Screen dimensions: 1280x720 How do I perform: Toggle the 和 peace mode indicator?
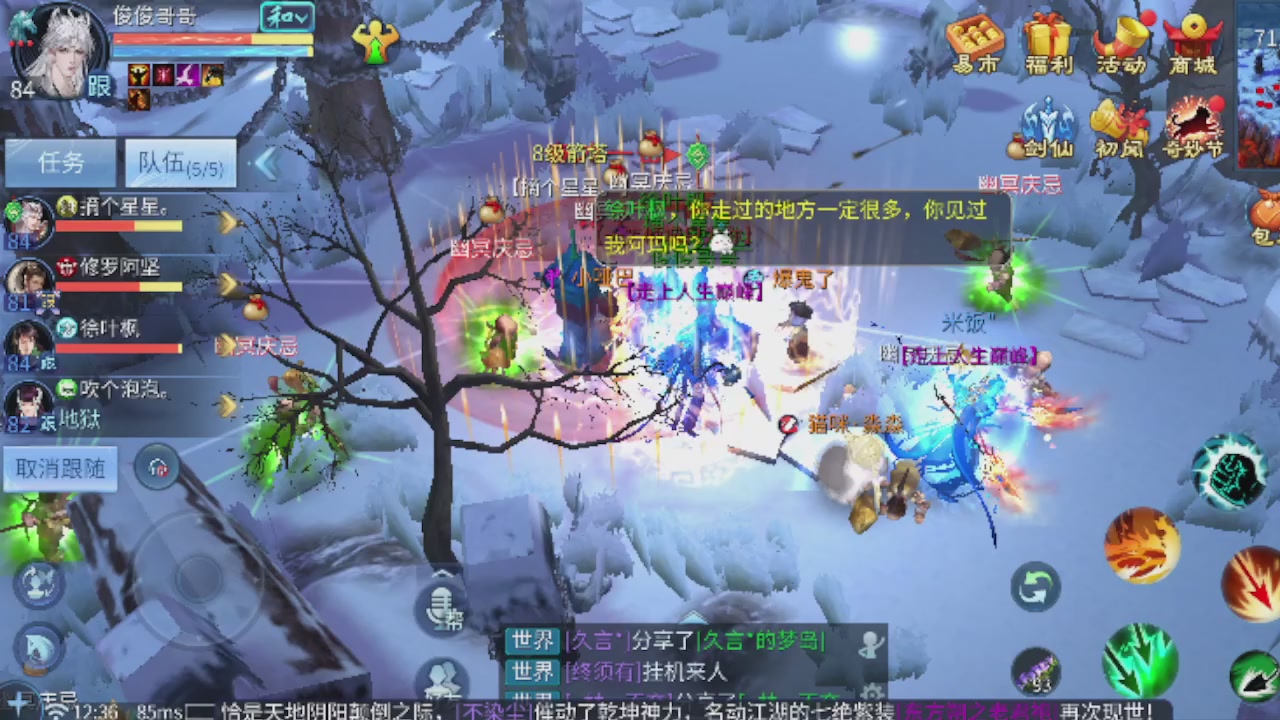click(290, 17)
